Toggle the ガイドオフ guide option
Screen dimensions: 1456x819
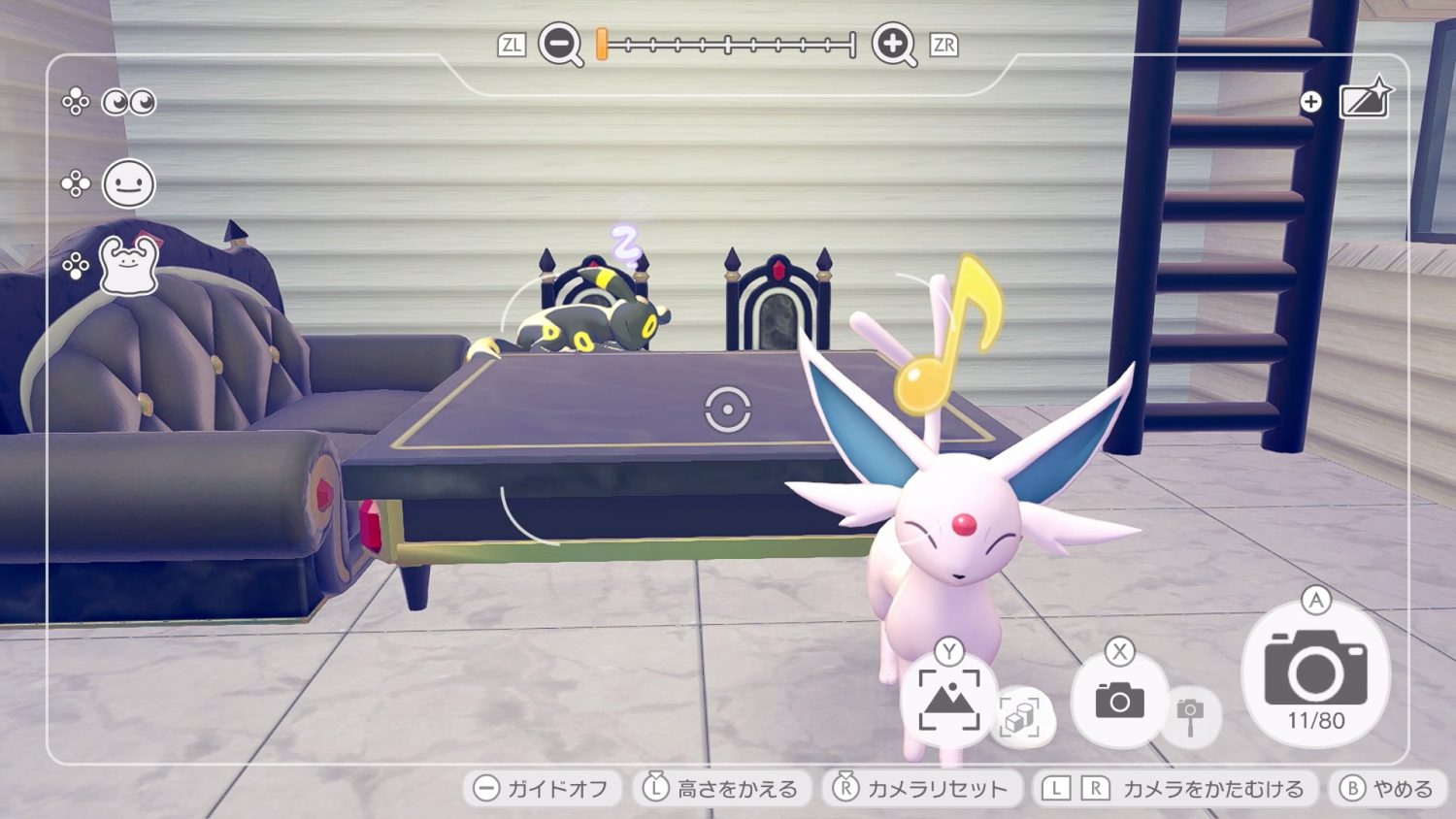coord(543,788)
